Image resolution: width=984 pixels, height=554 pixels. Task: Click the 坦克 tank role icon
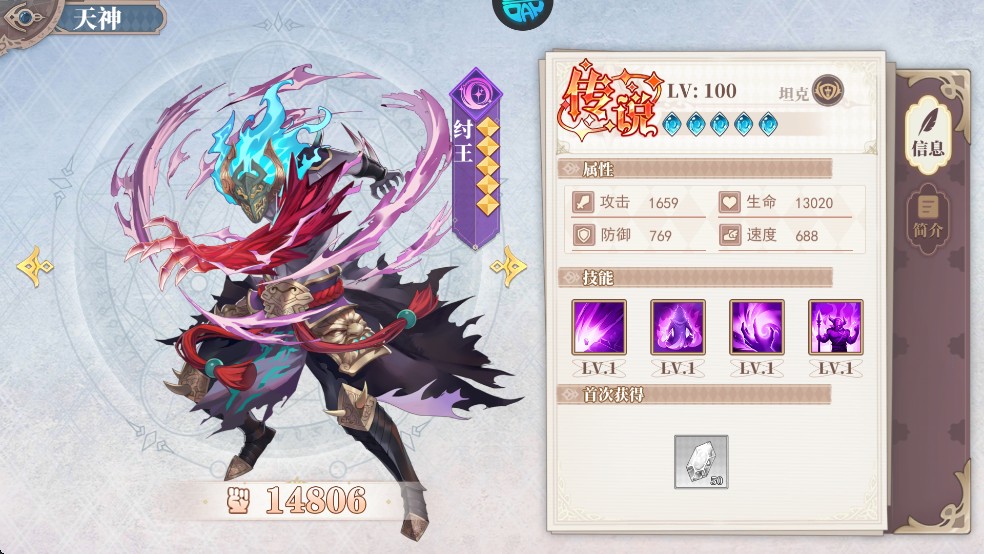tap(828, 91)
